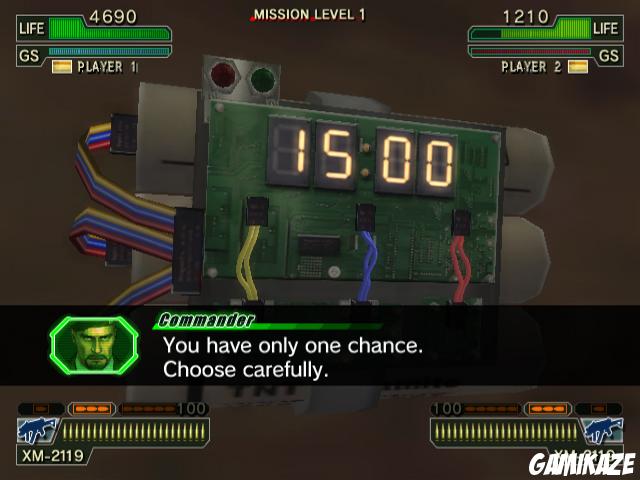
Task: Select Player 2's weapon icon
Action: click(x=603, y=431)
